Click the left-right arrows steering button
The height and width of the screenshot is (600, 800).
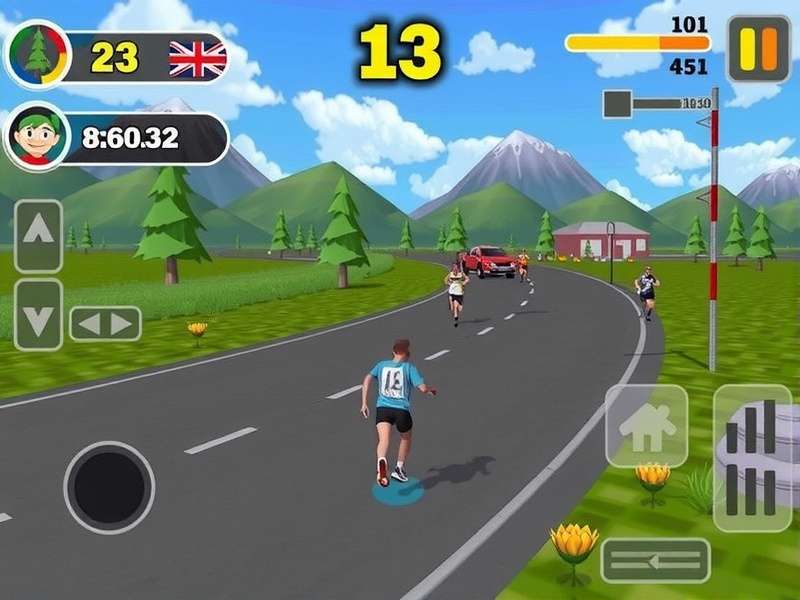[x=105, y=324]
